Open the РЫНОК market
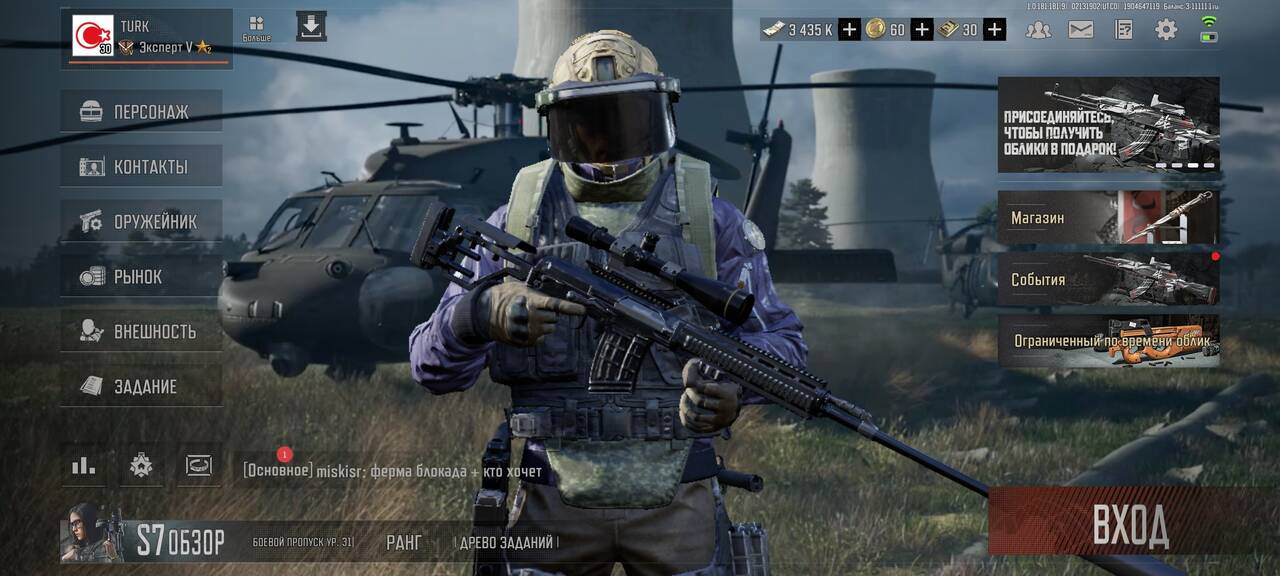Viewport: 1280px width, 576px height. (x=141, y=276)
